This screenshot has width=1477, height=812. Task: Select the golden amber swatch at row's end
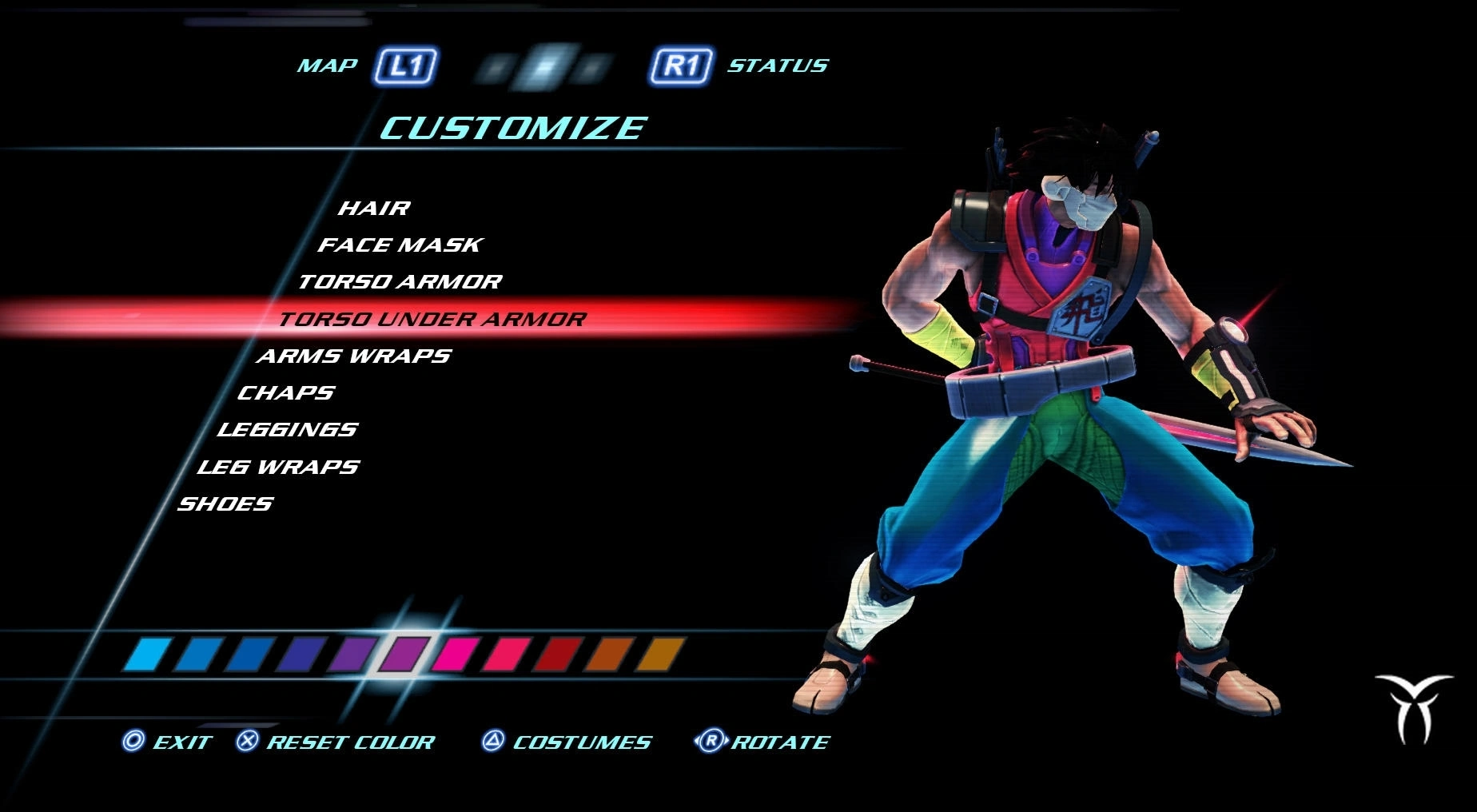[660, 654]
